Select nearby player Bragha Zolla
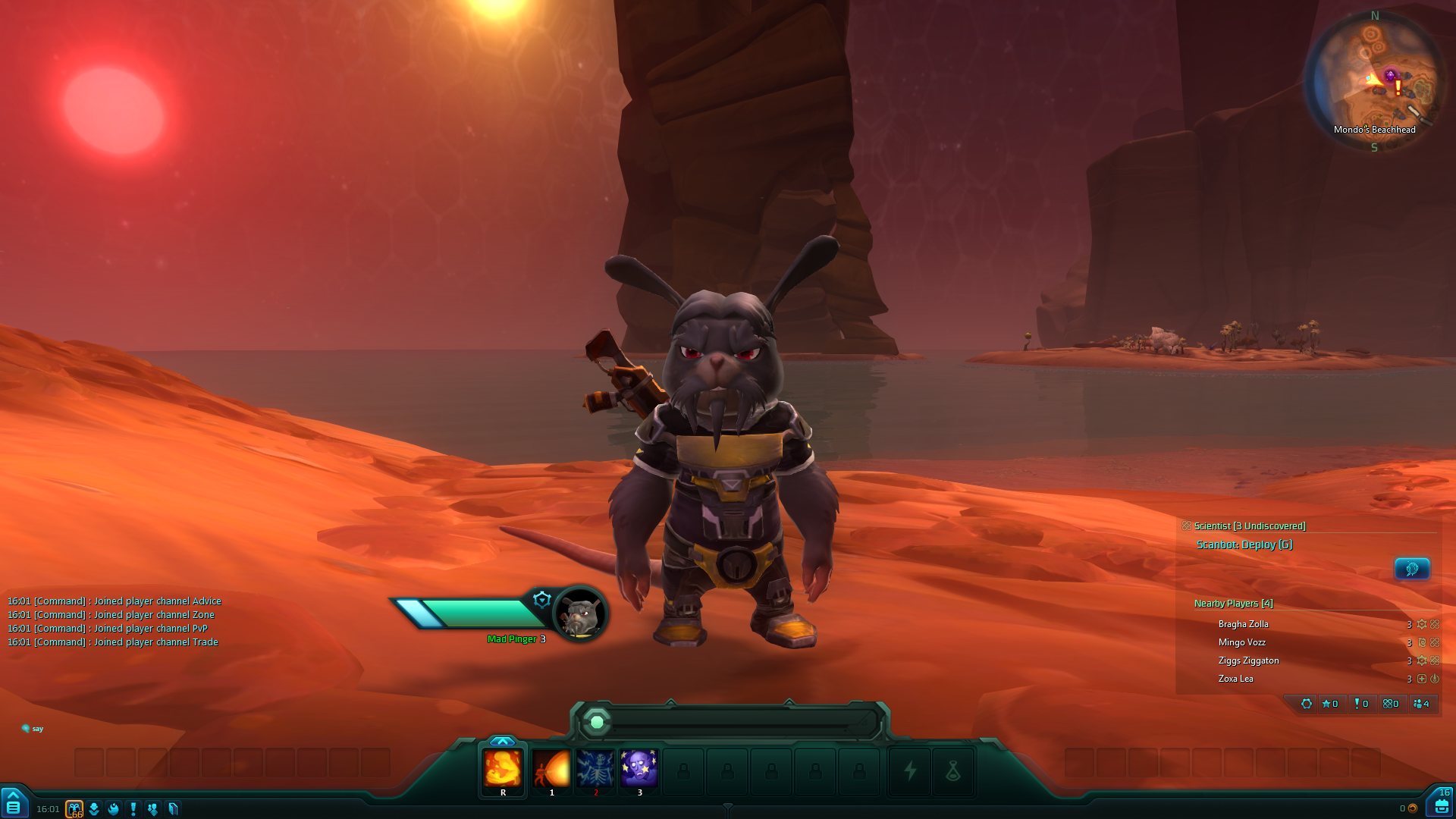This screenshot has width=1456, height=819. [x=1244, y=624]
